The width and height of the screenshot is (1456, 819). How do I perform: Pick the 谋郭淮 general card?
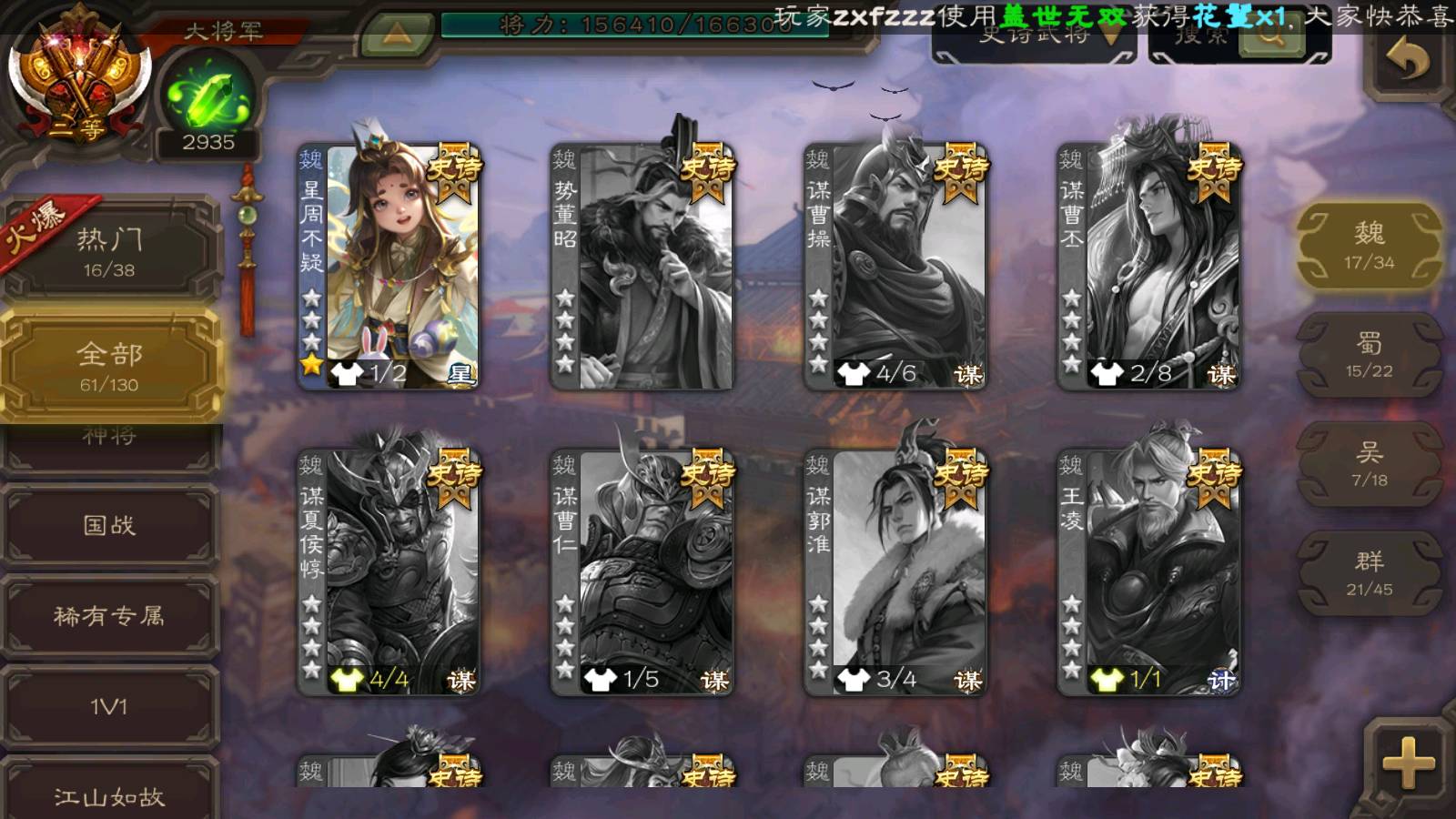pos(895,573)
